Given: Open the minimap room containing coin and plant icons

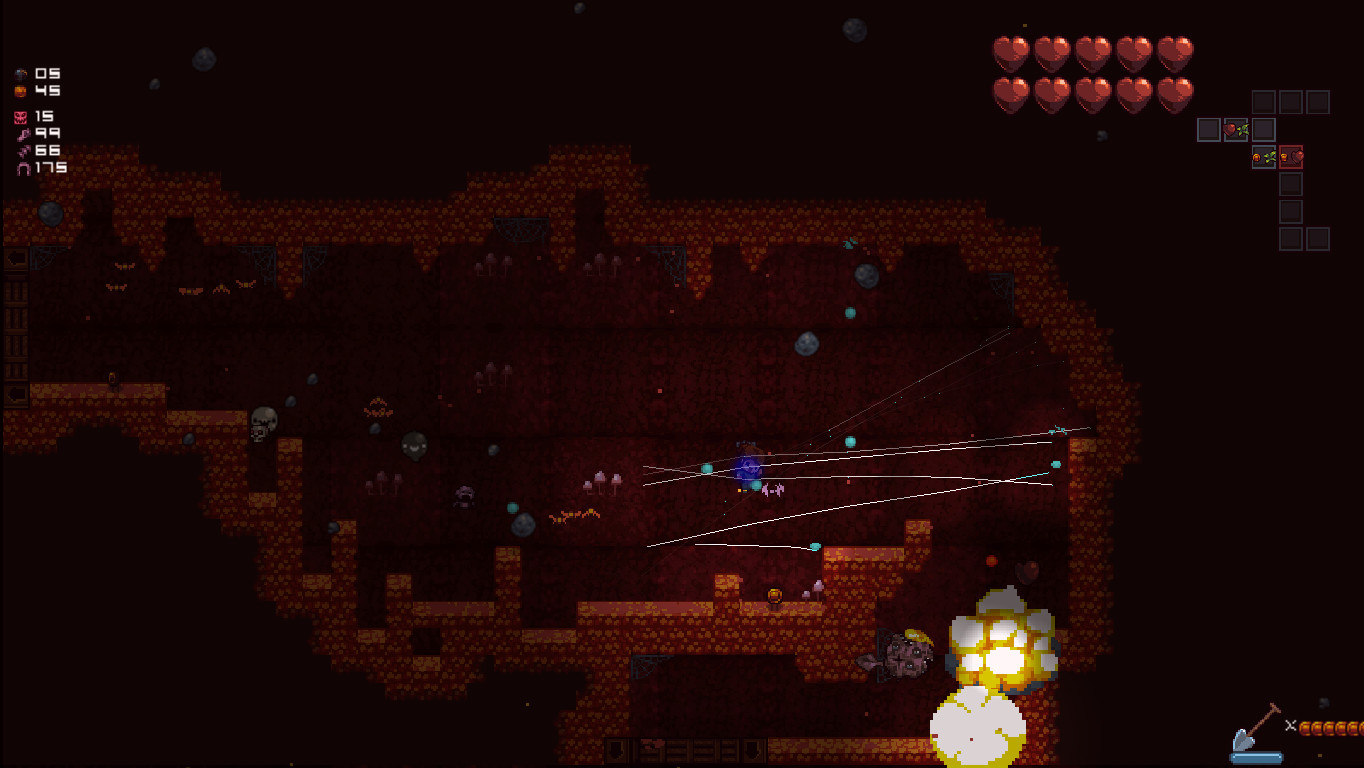Looking at the screenshot, I should (x=1264, y=157).
